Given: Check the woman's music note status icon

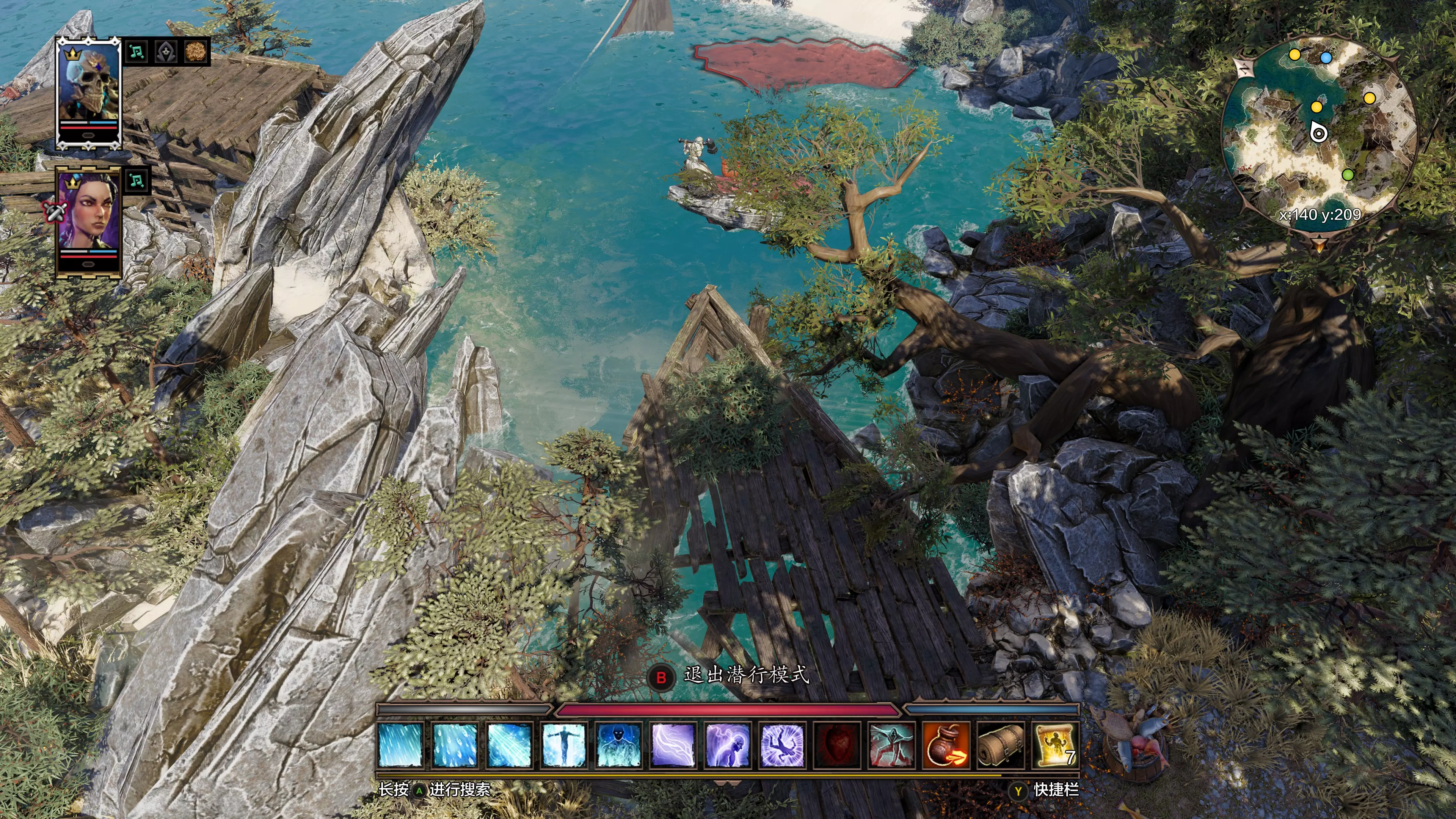Looking at the screenshot, I should tap(136, 181).
